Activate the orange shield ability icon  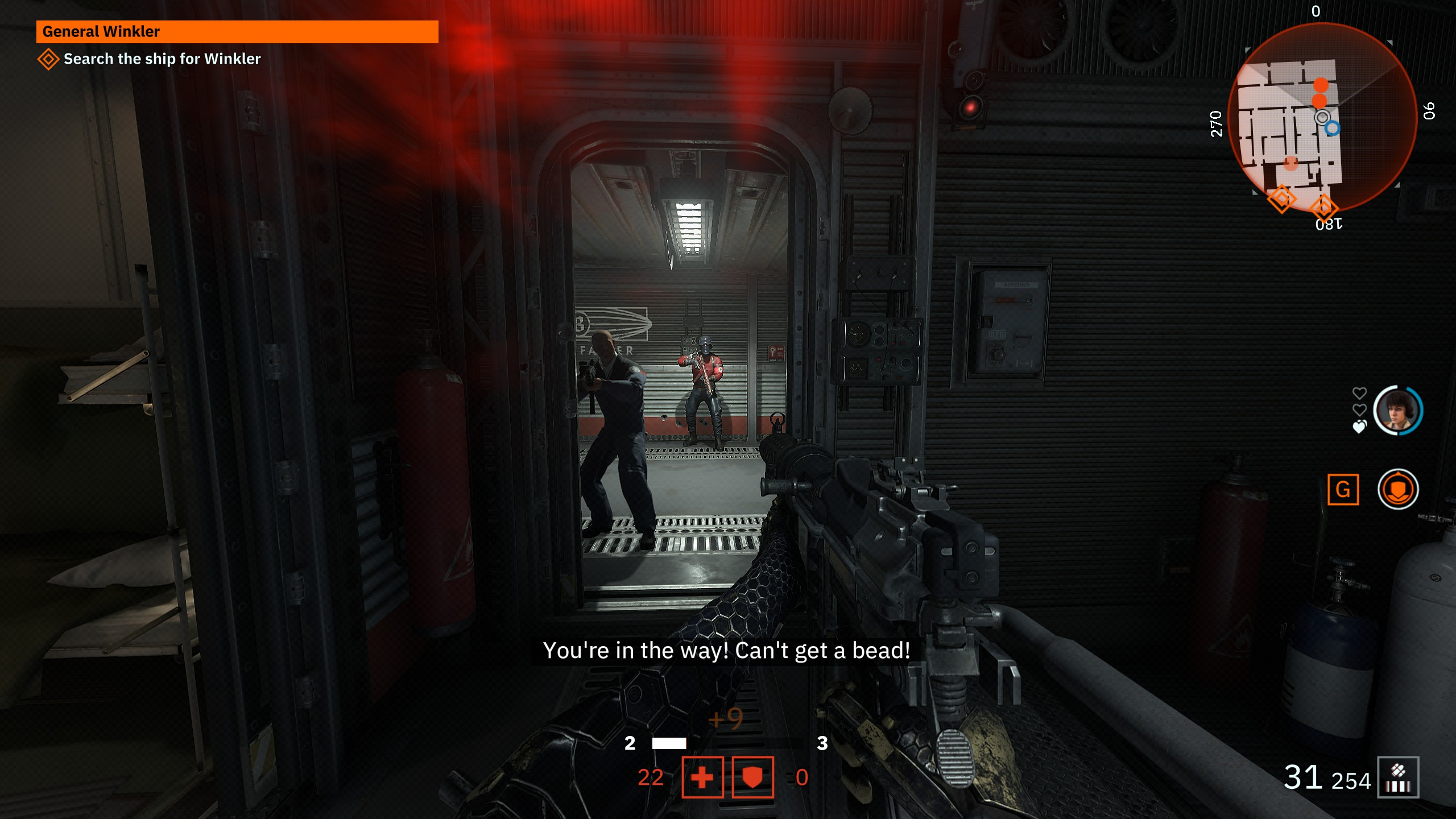[x=1398, y=489]
